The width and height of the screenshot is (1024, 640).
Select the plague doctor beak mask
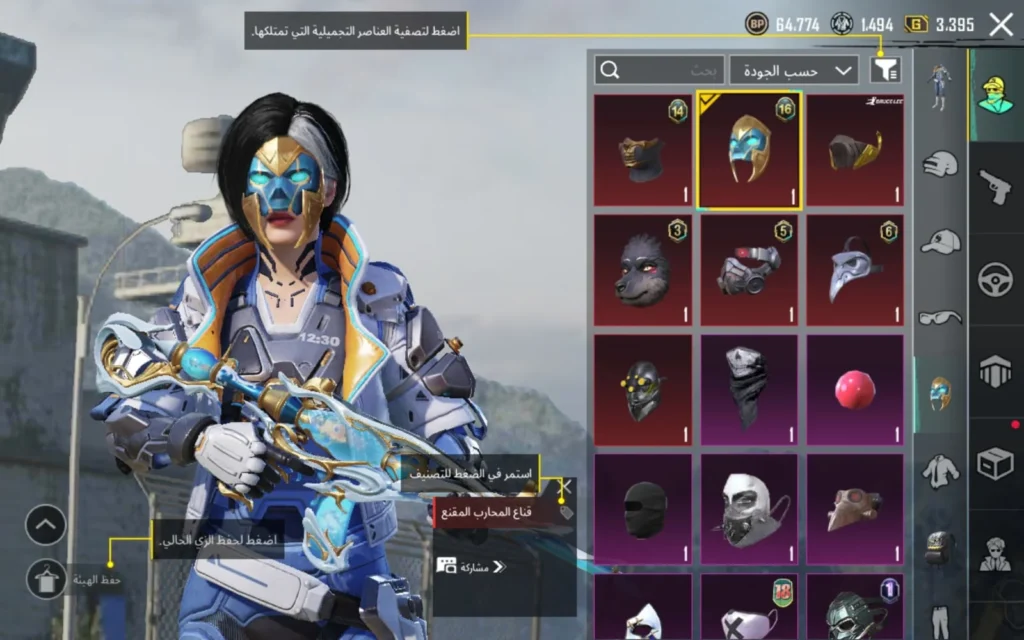coord(855,270)
